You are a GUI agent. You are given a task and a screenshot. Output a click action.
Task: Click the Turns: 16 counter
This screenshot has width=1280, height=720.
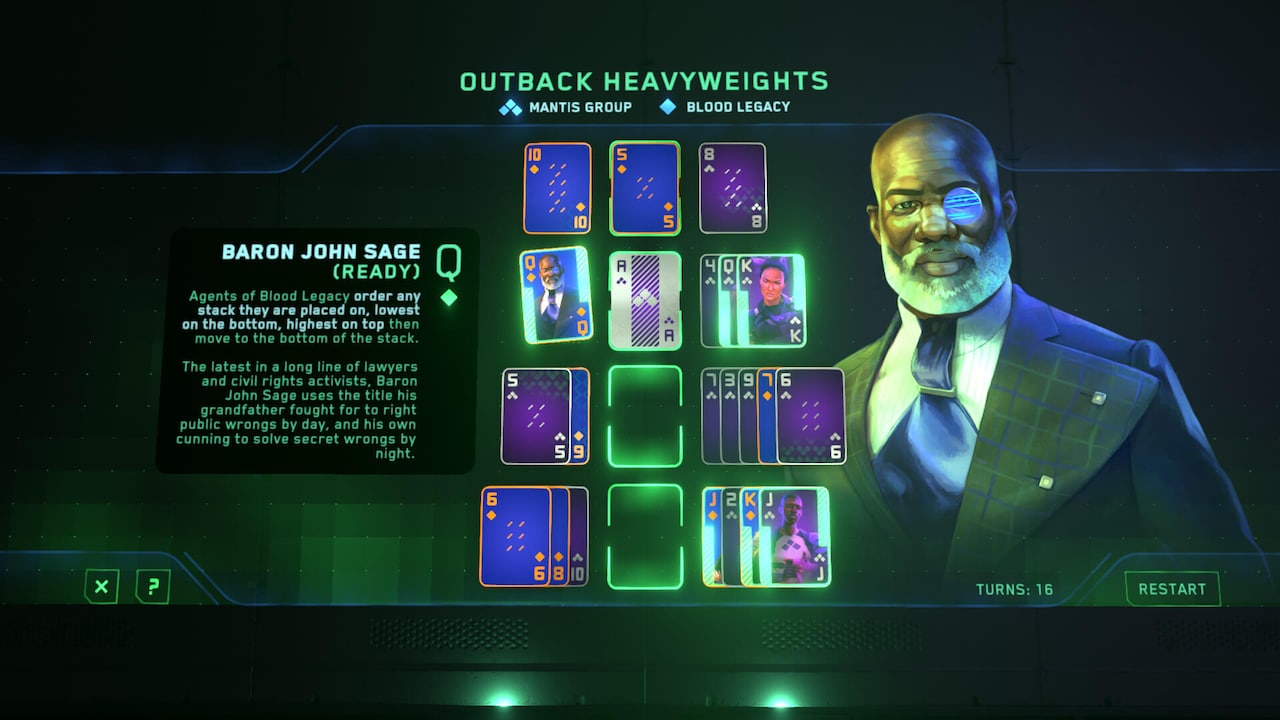[x=1013, y=589]
